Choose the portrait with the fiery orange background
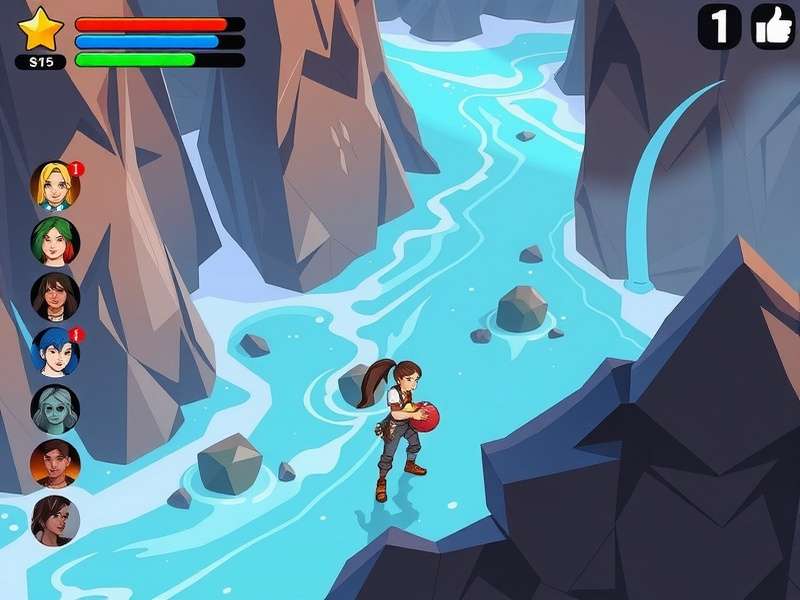The width and height of the screenshot is (800, 600). pyautogui.click(x=54, y=464)
